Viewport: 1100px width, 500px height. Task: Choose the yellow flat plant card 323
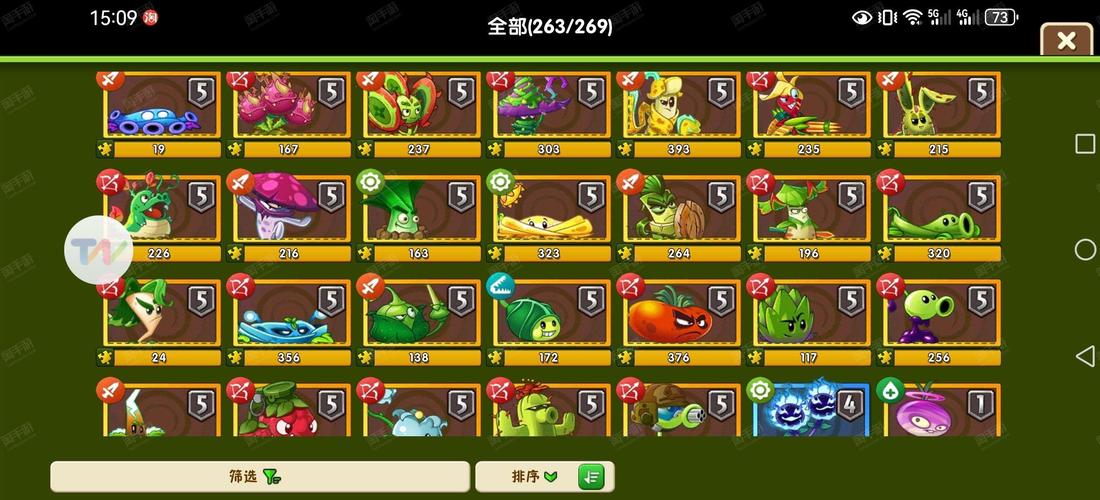tap(551, 215)
